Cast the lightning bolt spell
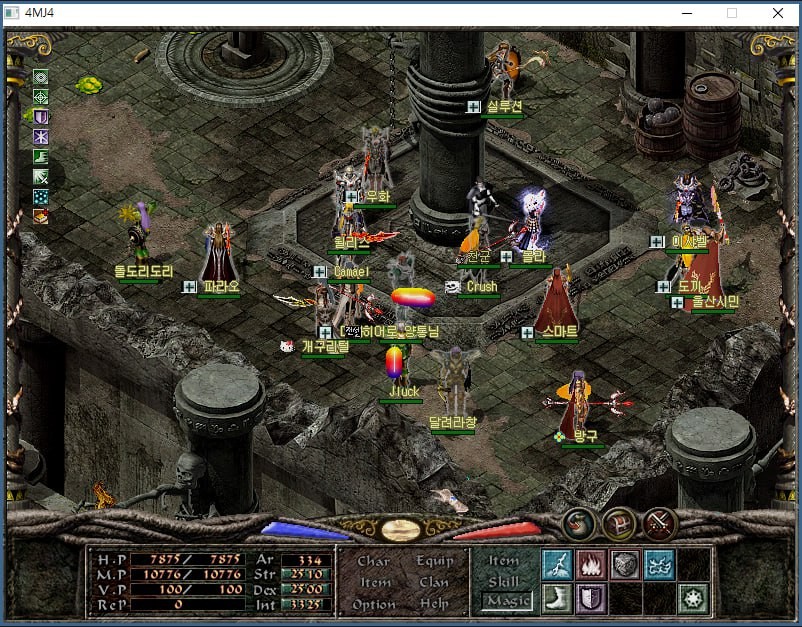This screenshot has width=802, height=627. (557, 564)
